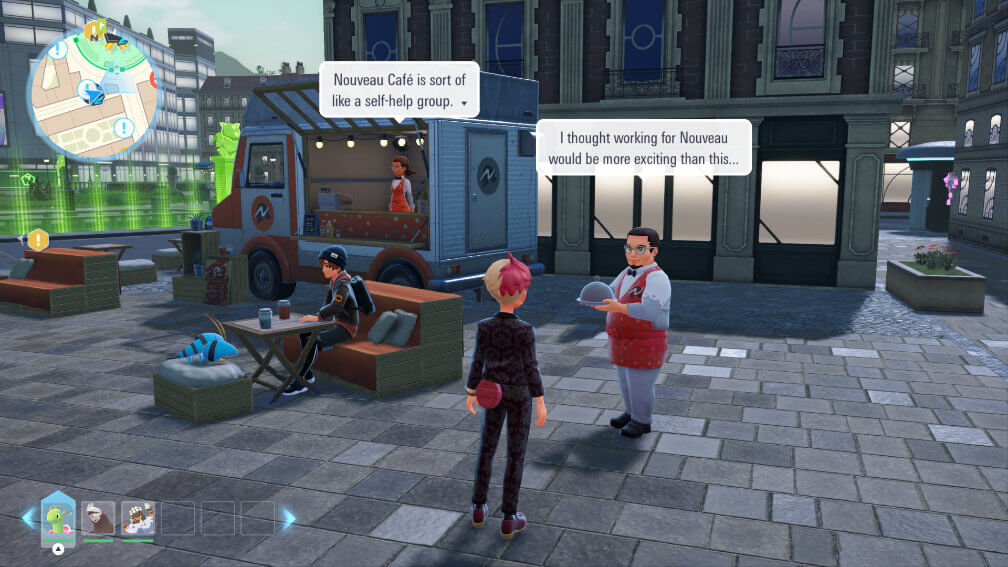Click the party bar's right arrow
The image size is (1008, 567).
click(289, 518)
